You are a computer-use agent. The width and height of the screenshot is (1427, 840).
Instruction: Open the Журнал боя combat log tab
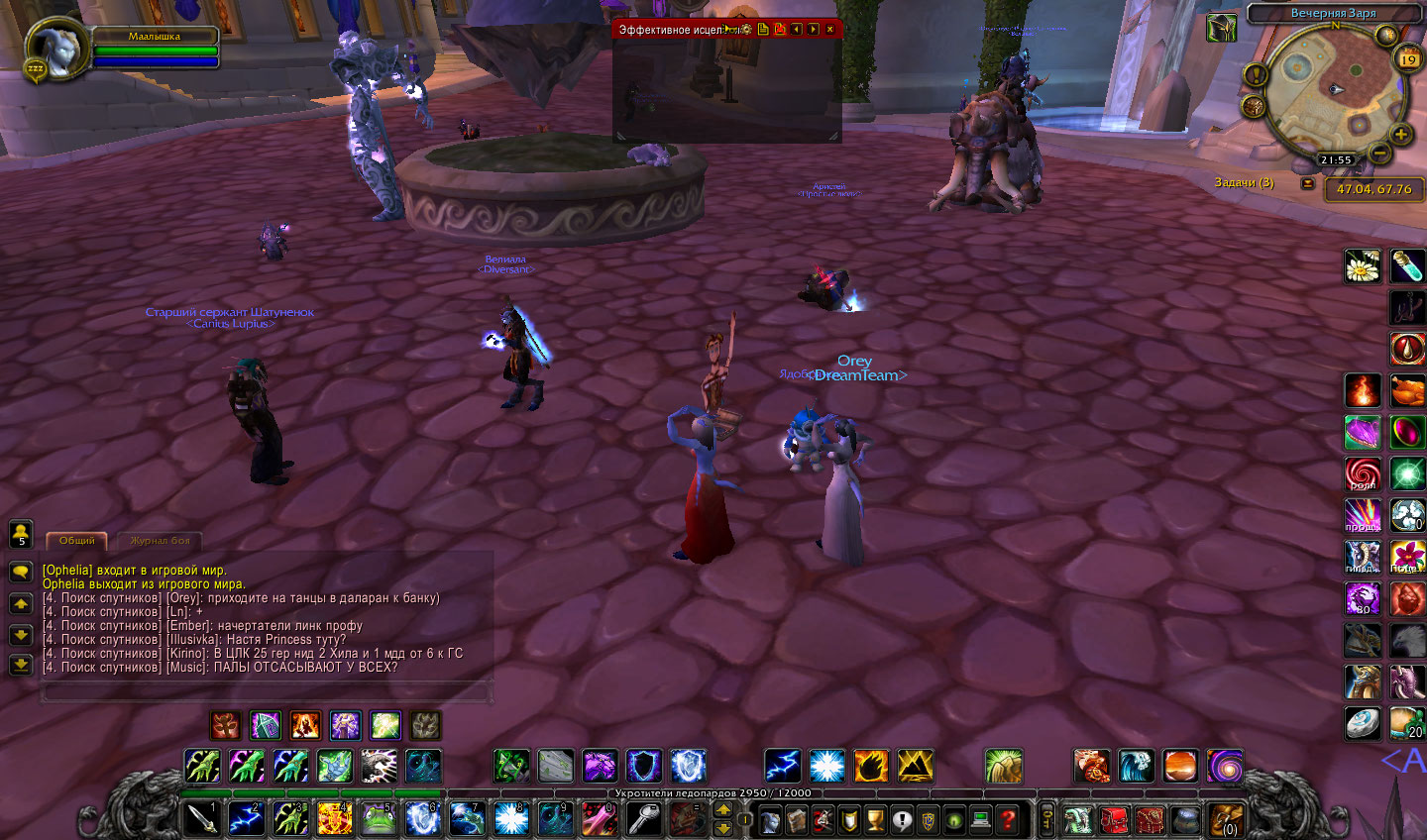coord(160,541)
